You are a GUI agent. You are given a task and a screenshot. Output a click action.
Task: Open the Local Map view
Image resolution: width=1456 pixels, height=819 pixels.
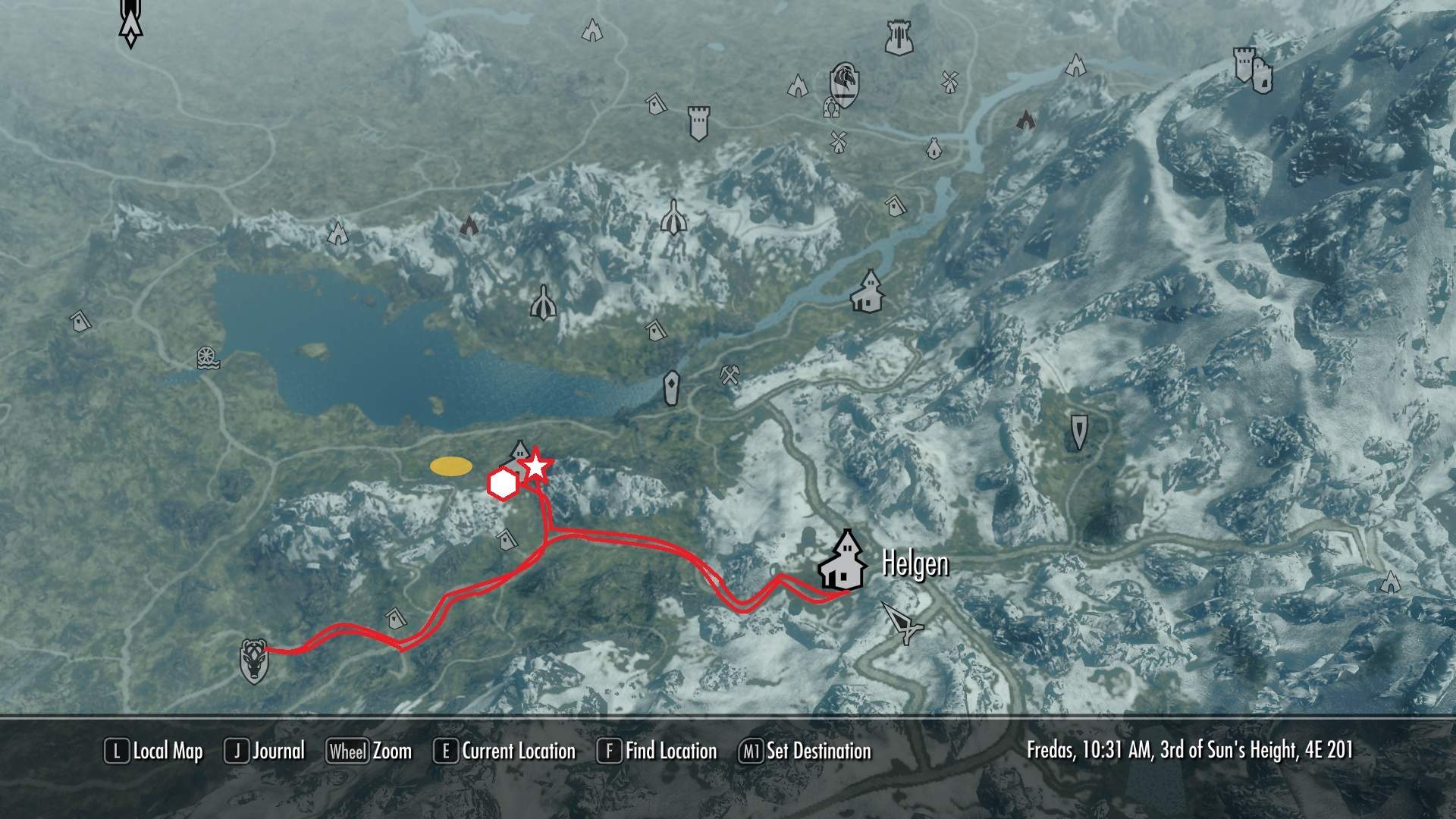[x=154, y=752]
